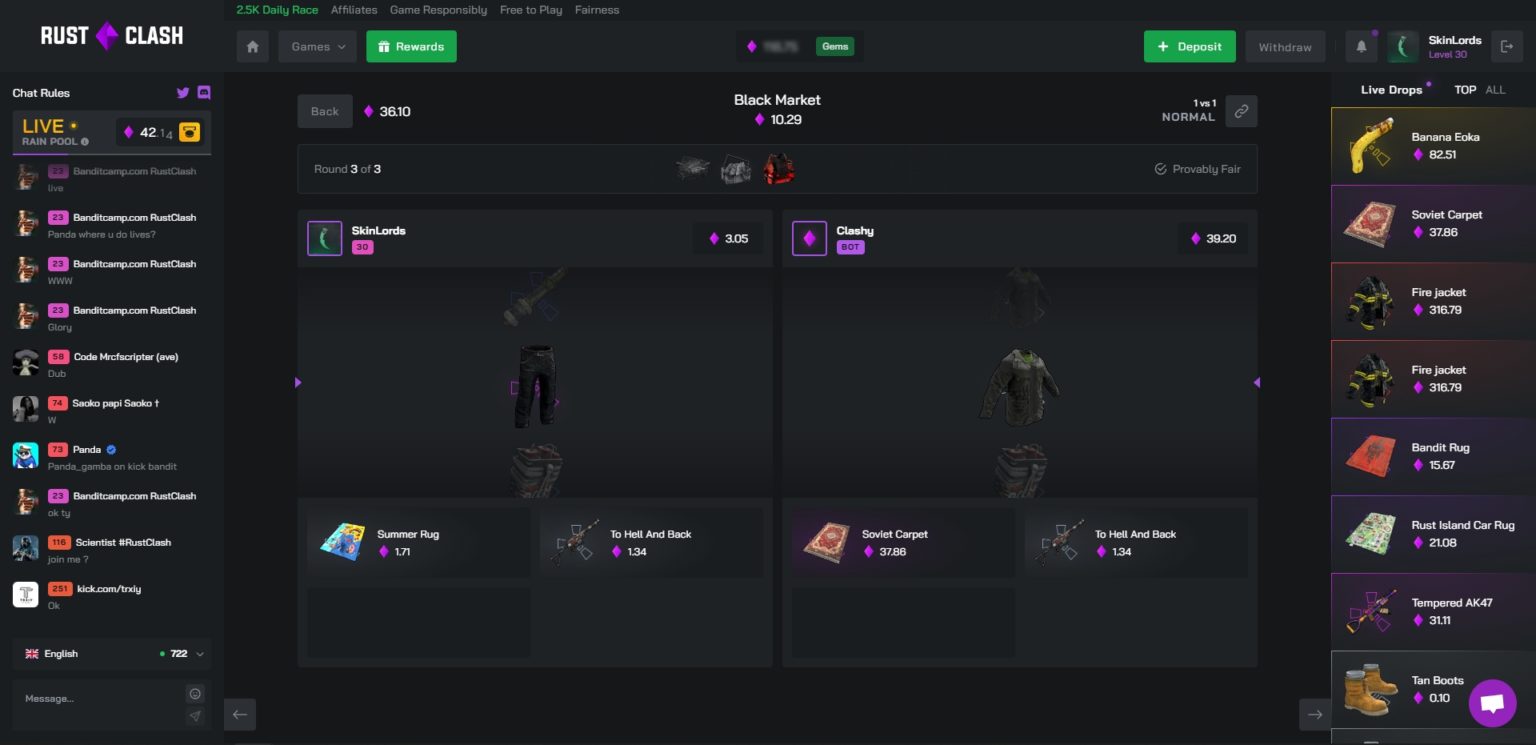Open the Discord icon link
This screenshot has width=1536, height=745.
[204, 93]
